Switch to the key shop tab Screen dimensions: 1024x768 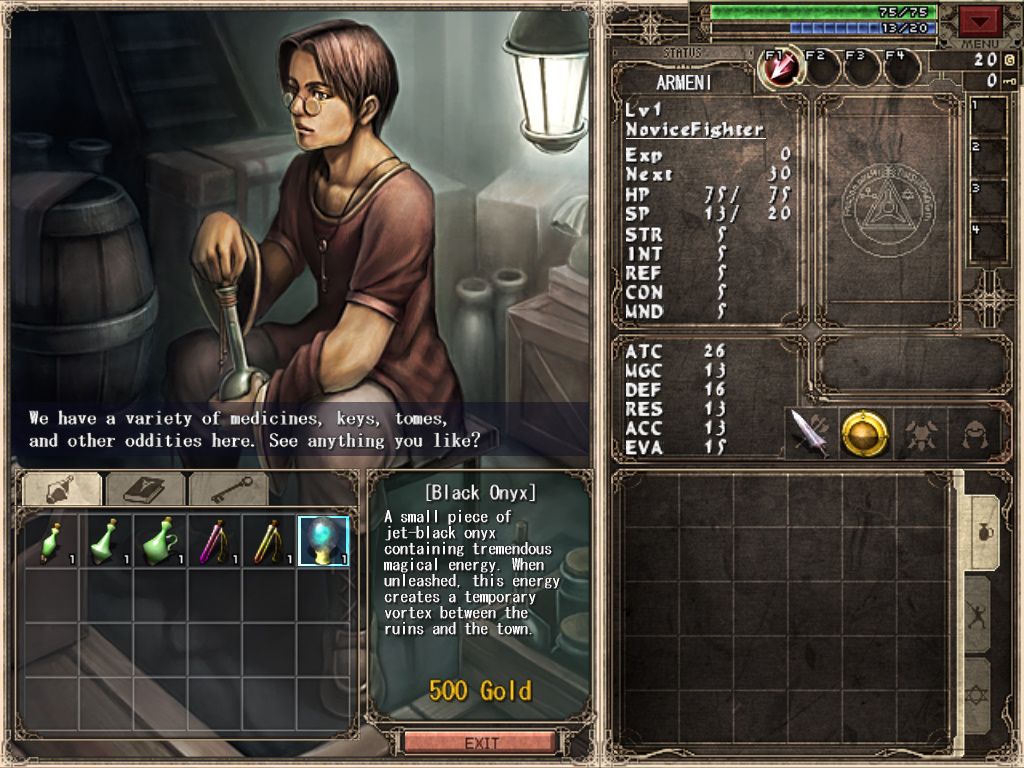point(228,489)
